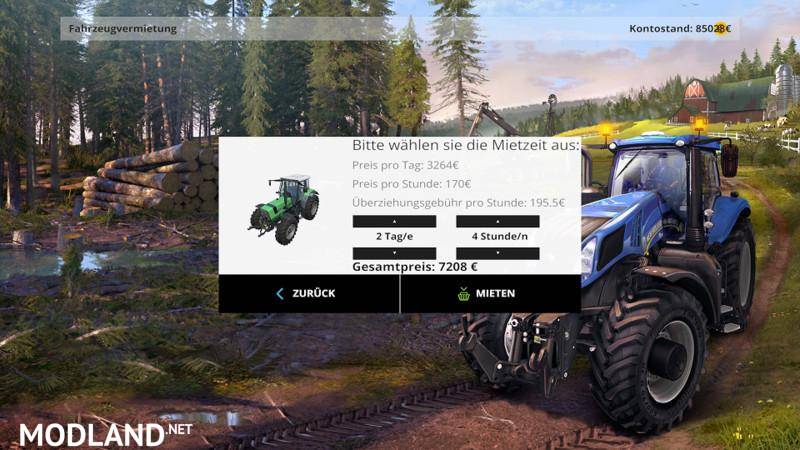Confirm the rental with MIETEN

pos(490,293)
